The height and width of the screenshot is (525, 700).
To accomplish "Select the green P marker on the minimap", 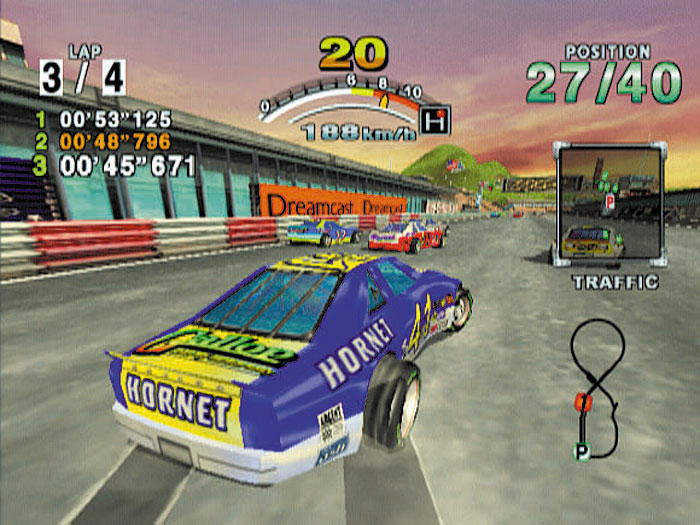I will (582, 452).
